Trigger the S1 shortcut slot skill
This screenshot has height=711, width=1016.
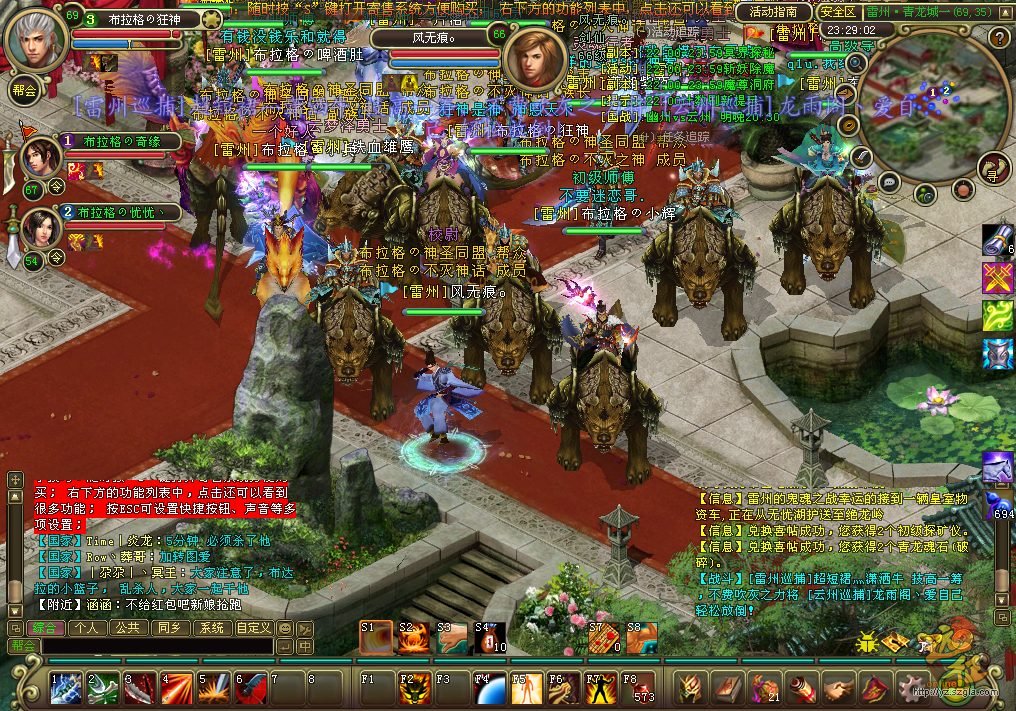(375, 637)
